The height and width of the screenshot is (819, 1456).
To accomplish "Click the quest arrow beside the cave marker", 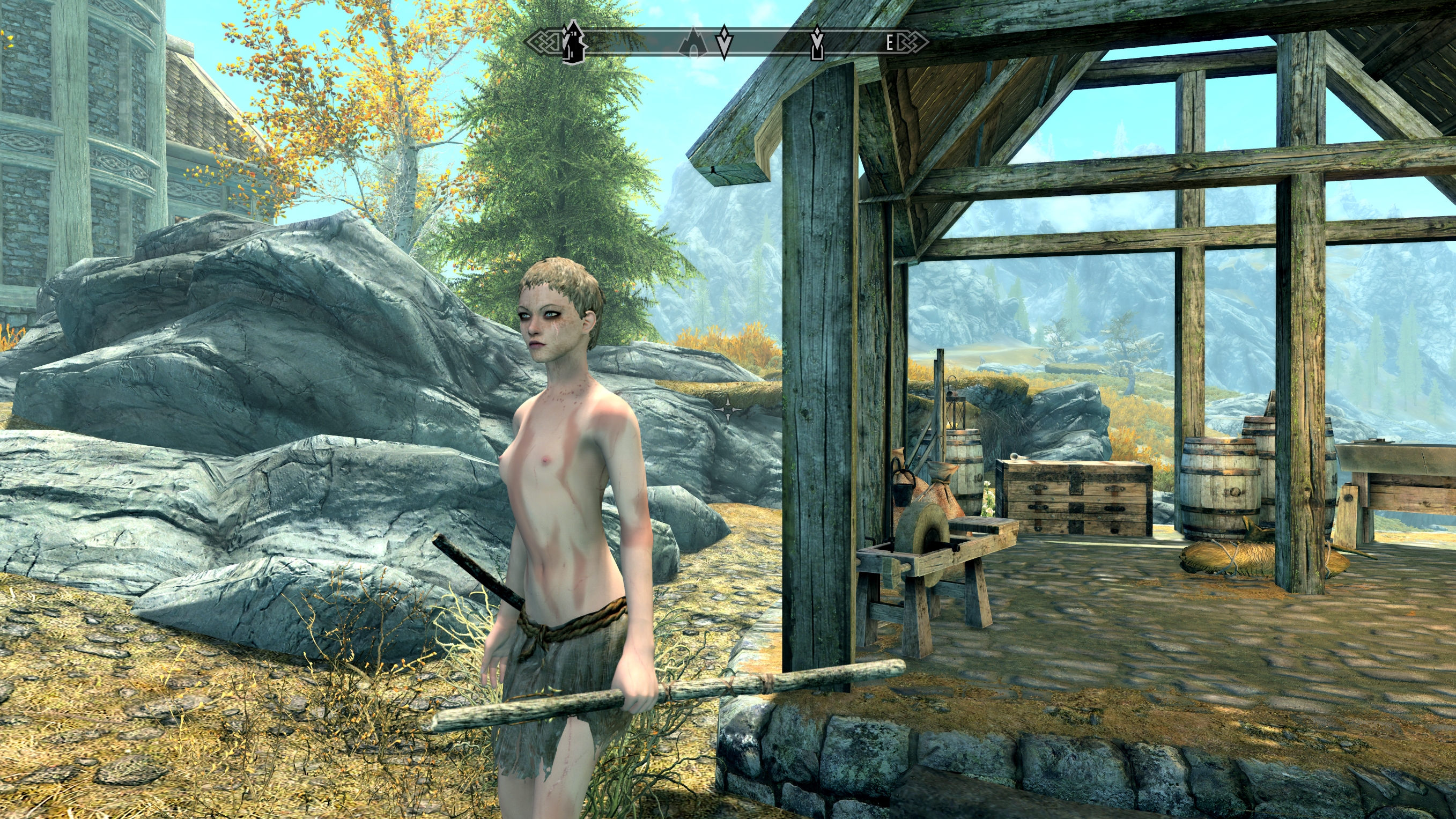I will [724, 42].
